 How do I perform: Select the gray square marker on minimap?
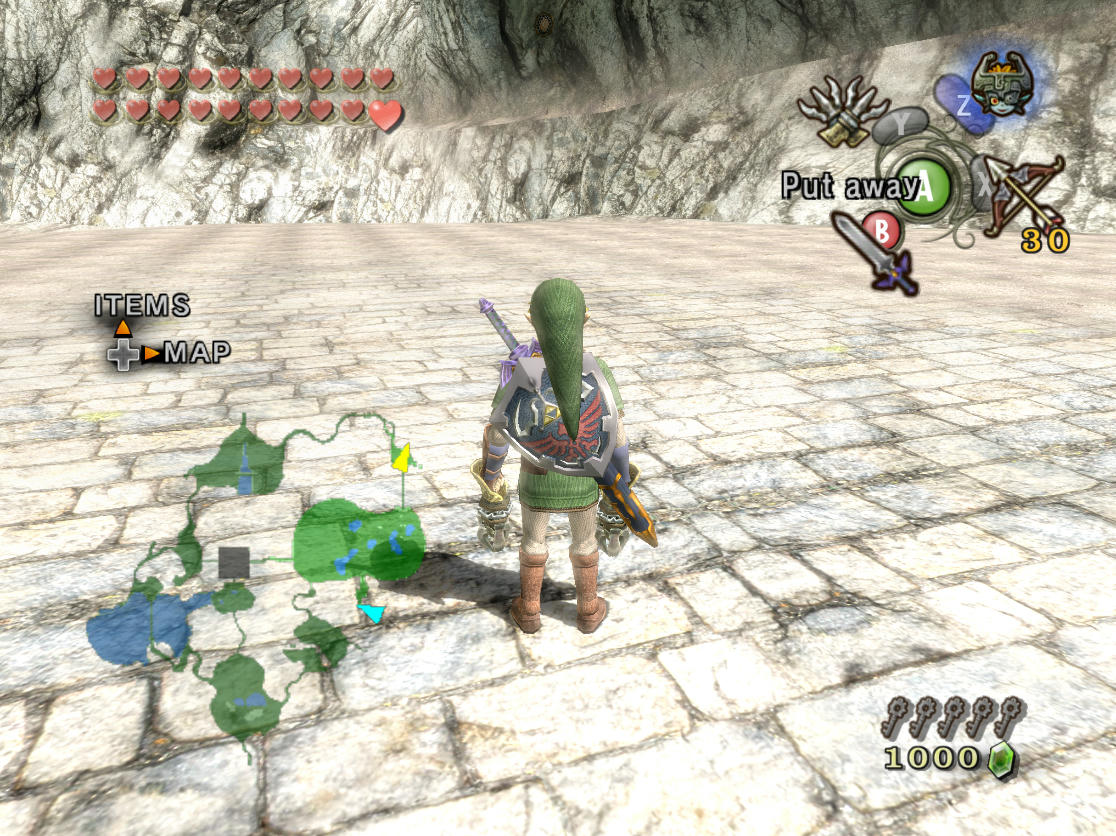point(233,563)
